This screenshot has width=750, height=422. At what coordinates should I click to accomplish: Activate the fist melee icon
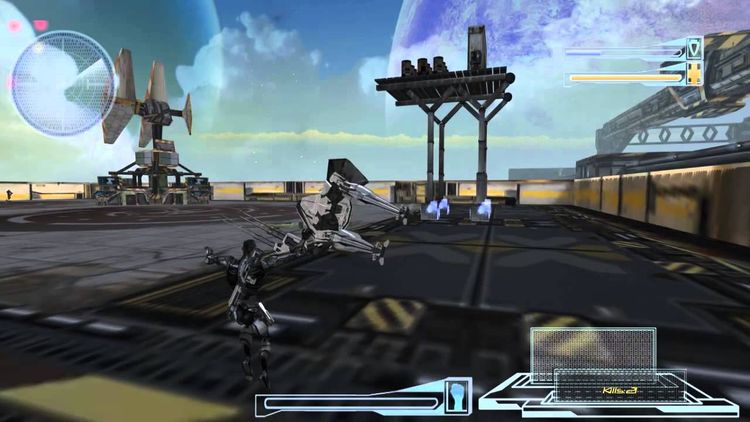[459, 391]
